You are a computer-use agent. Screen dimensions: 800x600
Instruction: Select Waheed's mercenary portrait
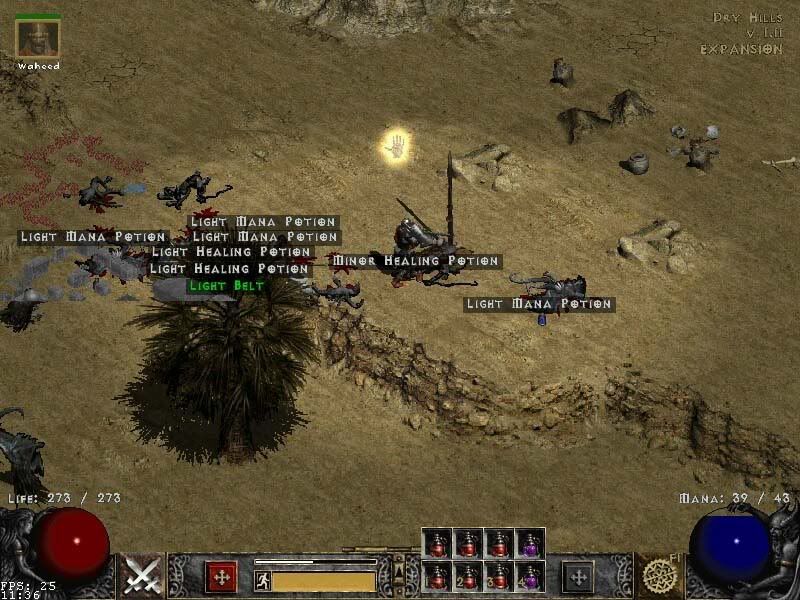(x=38, y=37)
